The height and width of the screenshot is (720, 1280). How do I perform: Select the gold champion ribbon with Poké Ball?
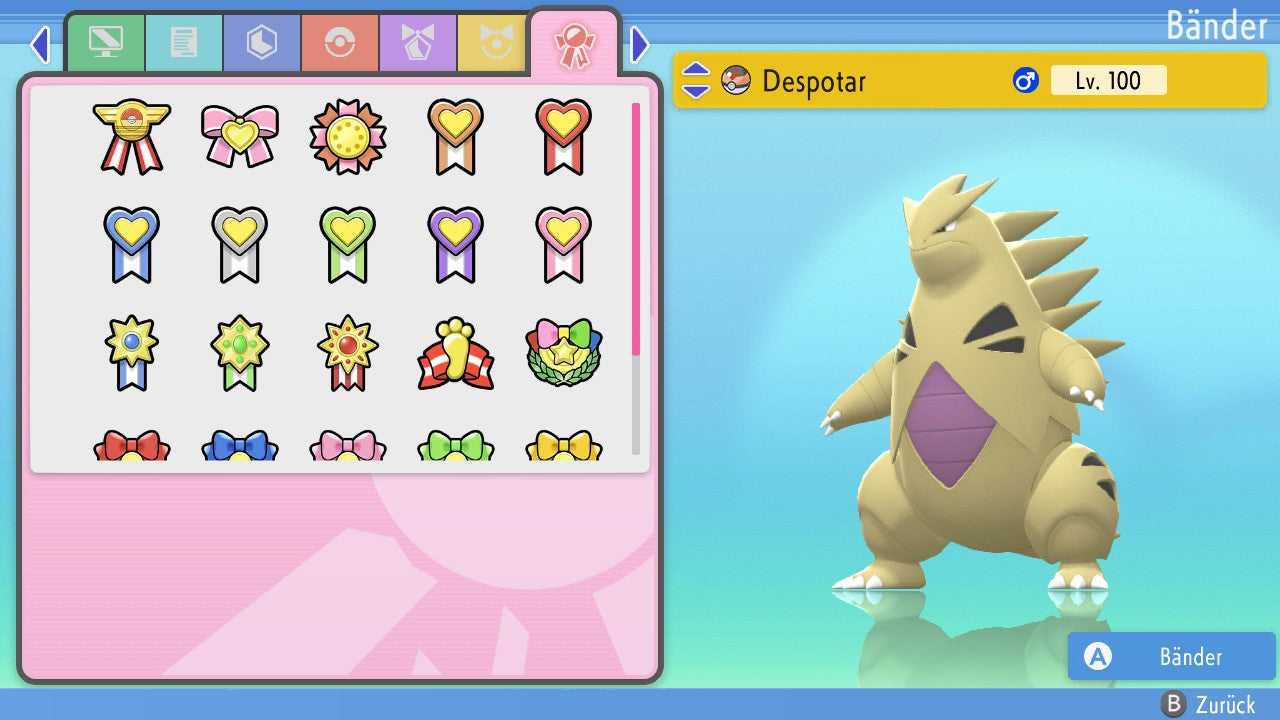(132, 136)
